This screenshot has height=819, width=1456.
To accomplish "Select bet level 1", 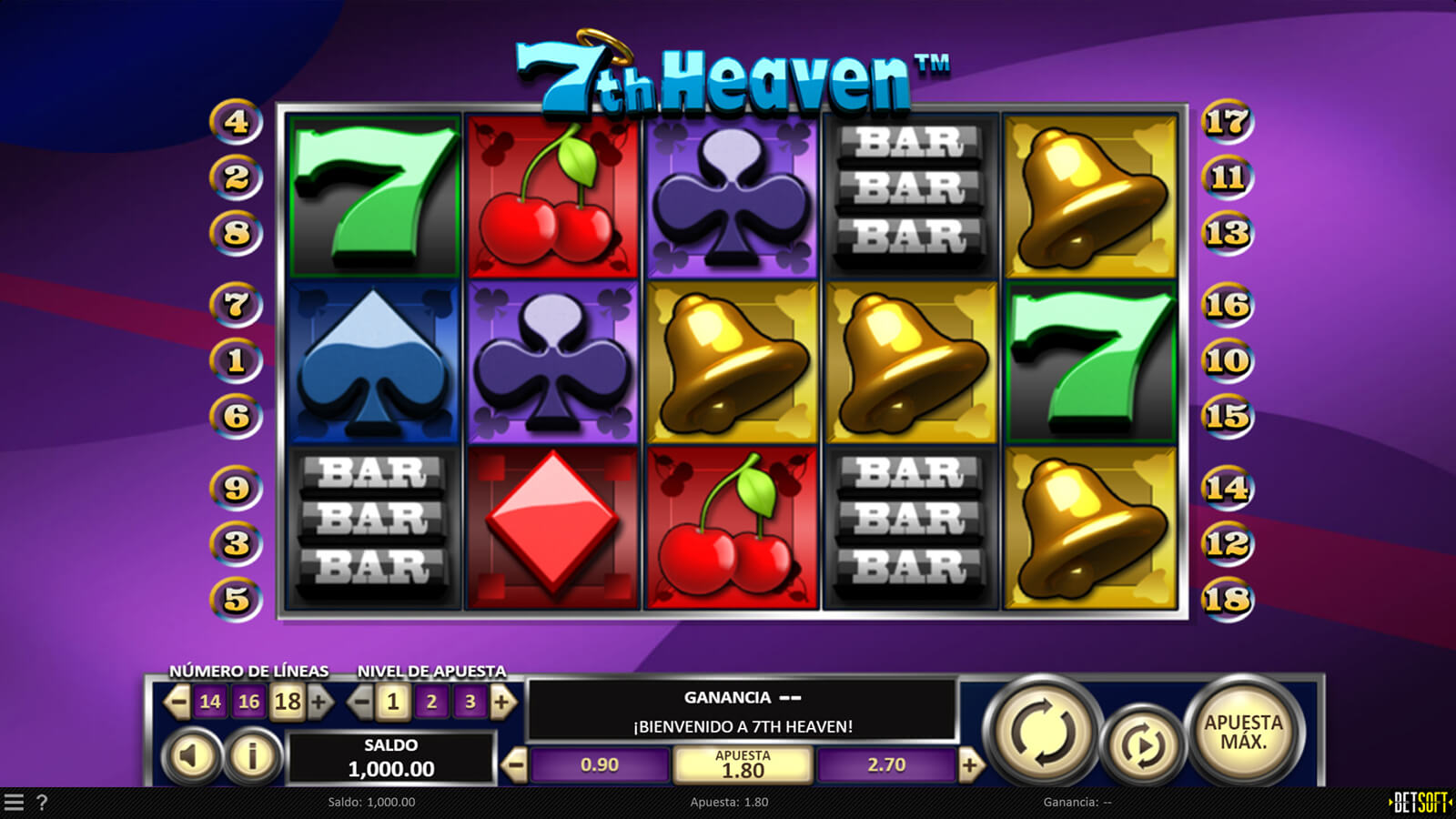I will (x=393, y=702).
